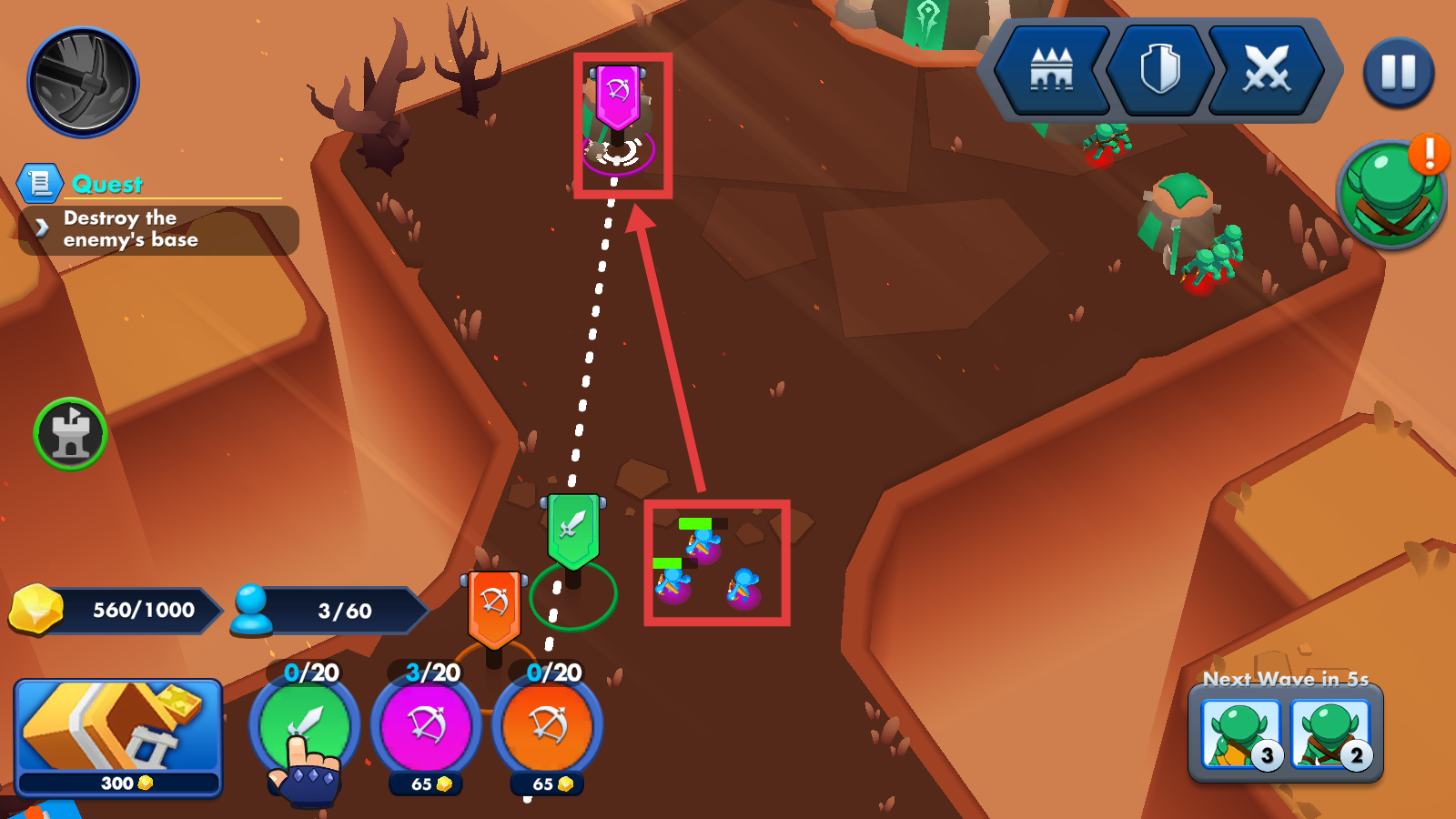This screenshot has height=819, width=1456.
Task: Select the green swordsman unit button
Action: click(x=305, y=728)
